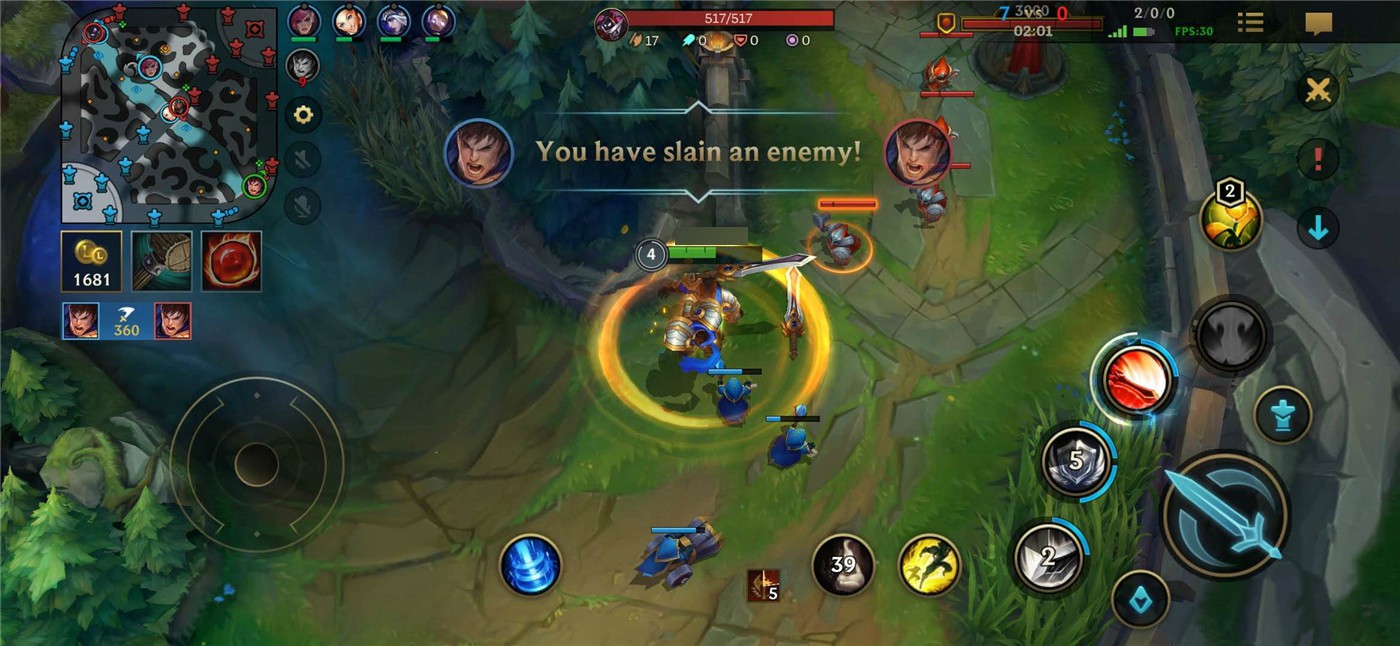Open the scoreboard list icon

pos(1250,23)
